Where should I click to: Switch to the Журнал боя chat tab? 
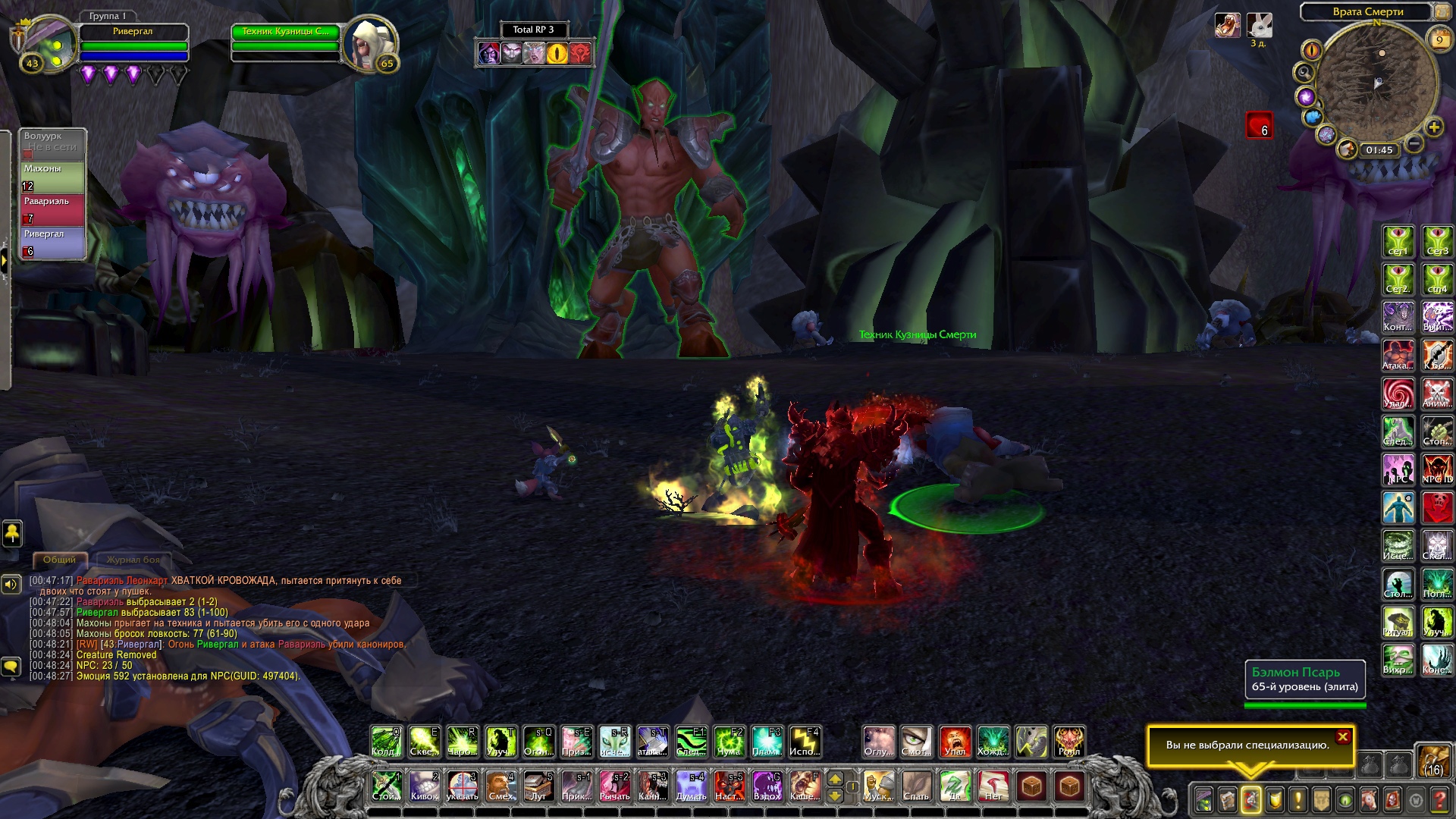(x=133, y=560)
